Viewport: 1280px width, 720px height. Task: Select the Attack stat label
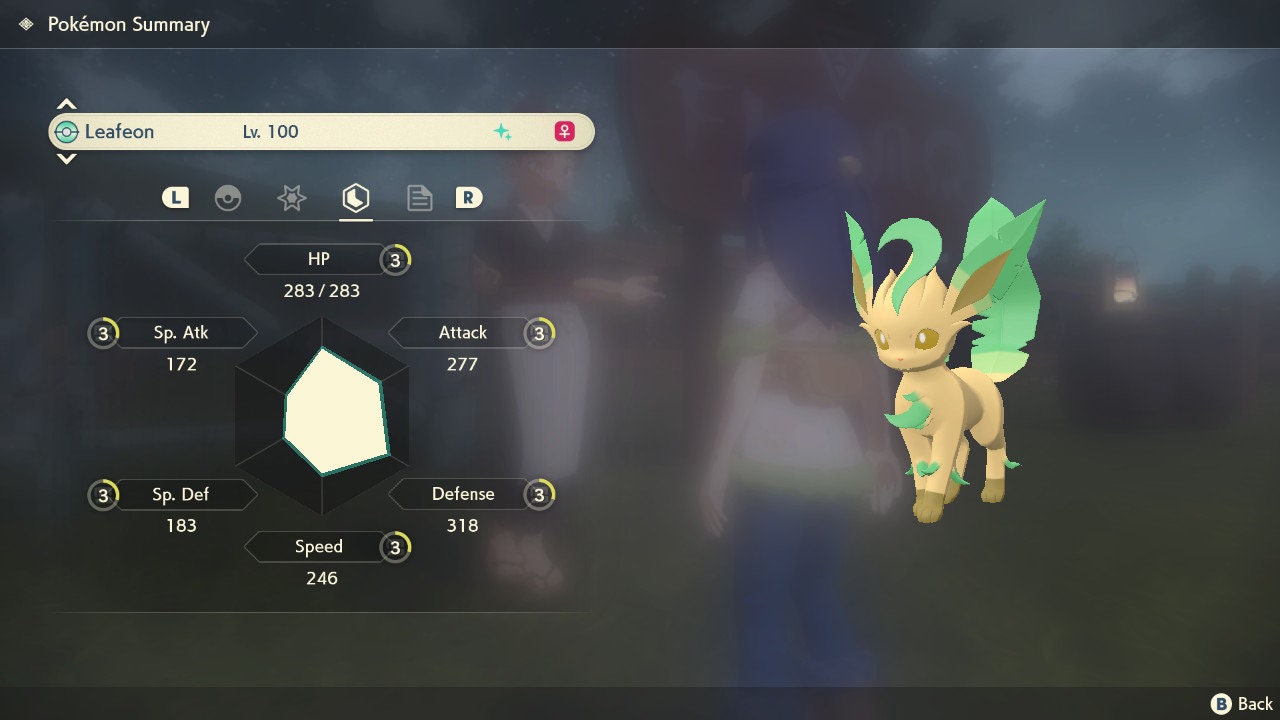(462, 333)
